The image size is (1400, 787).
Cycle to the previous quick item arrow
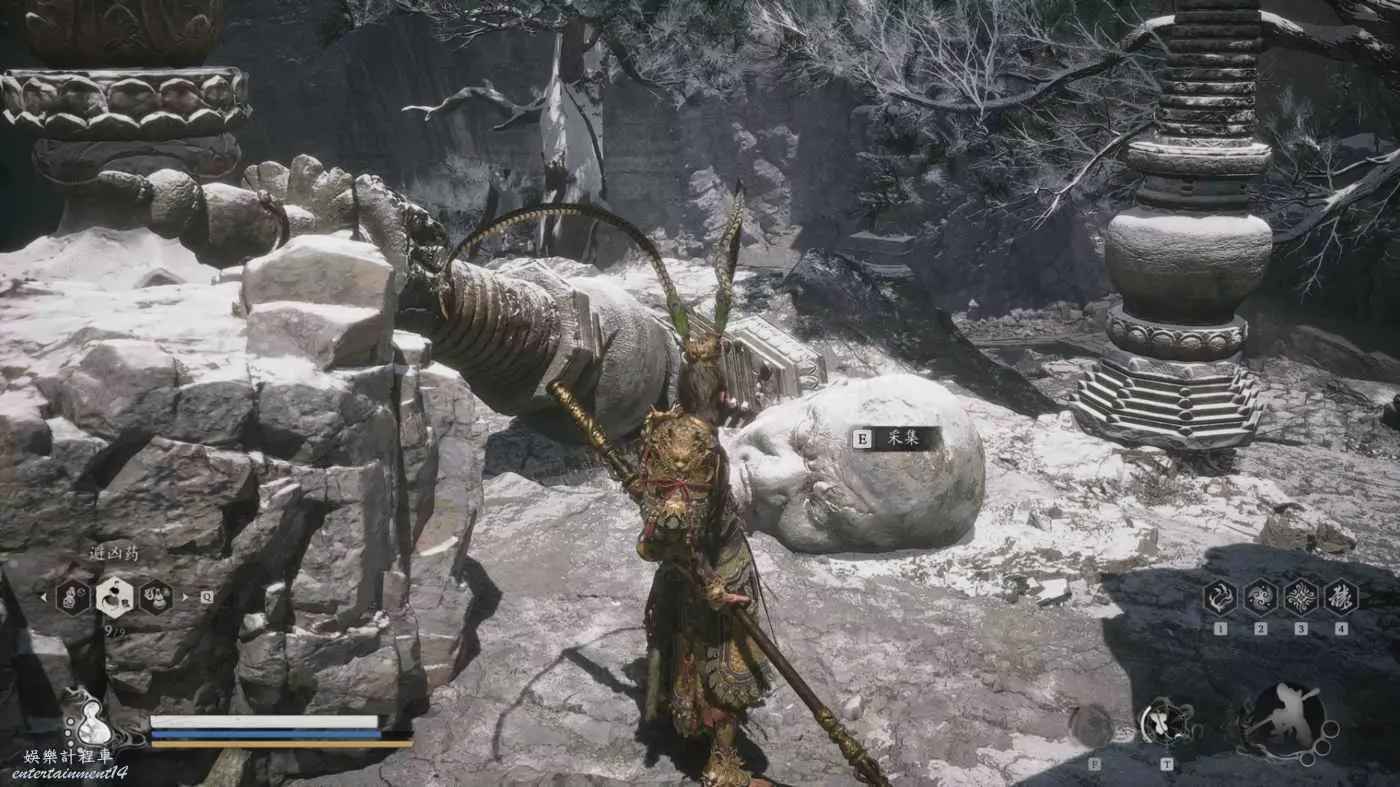tap(42, 597)
